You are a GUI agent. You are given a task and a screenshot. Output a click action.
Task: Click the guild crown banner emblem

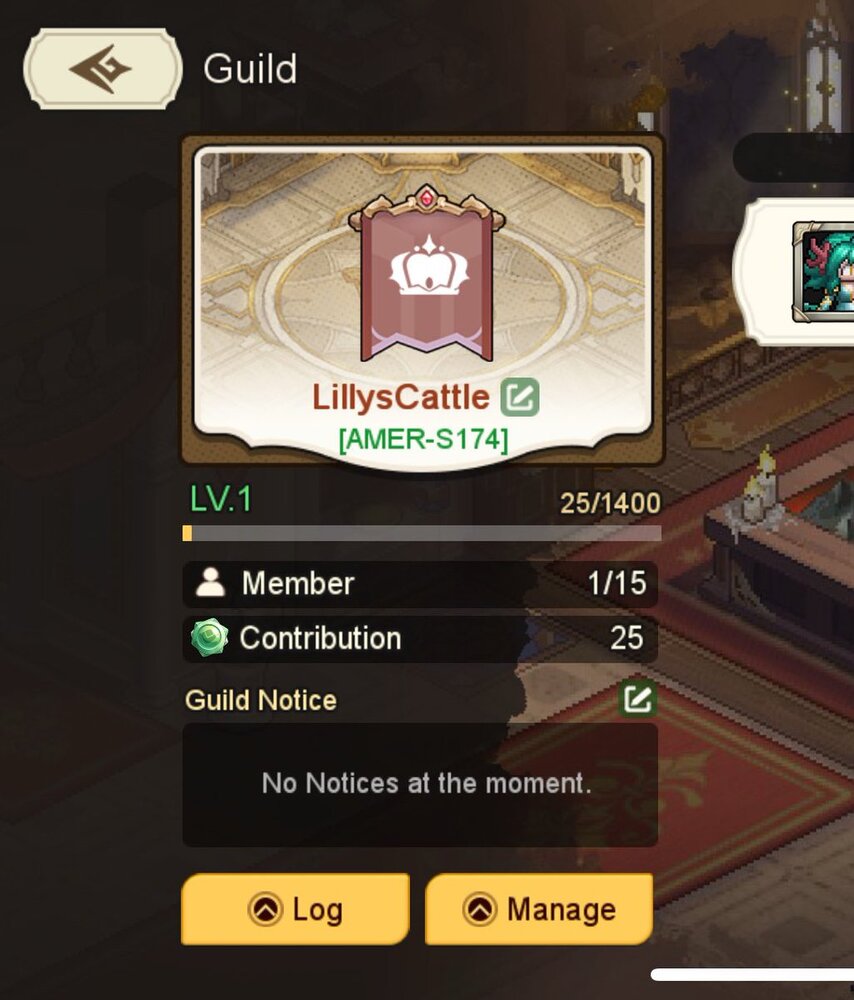pos(426,272)
